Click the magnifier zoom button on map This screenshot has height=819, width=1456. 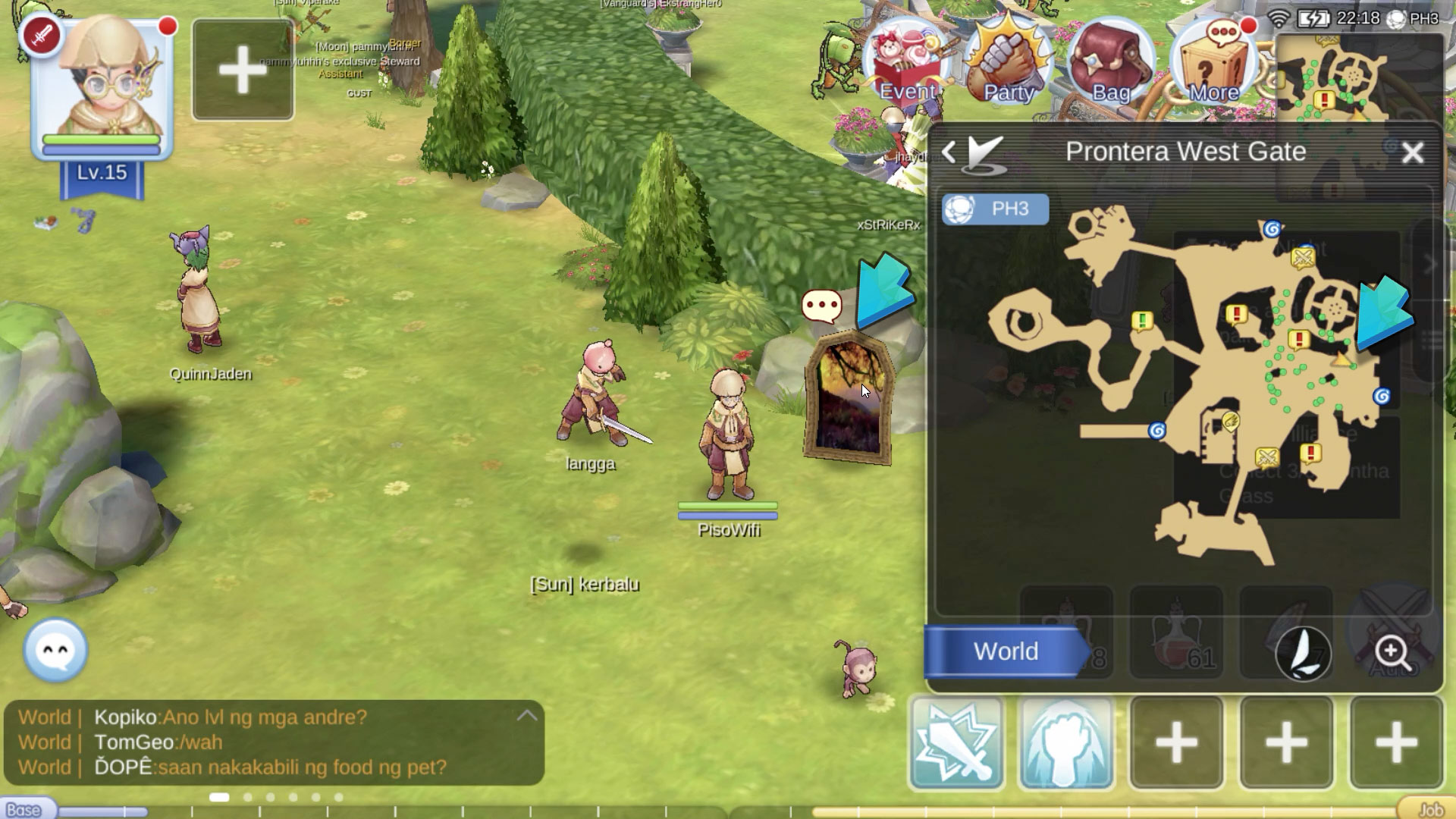pyautogui.click(x=1392, y=651)
